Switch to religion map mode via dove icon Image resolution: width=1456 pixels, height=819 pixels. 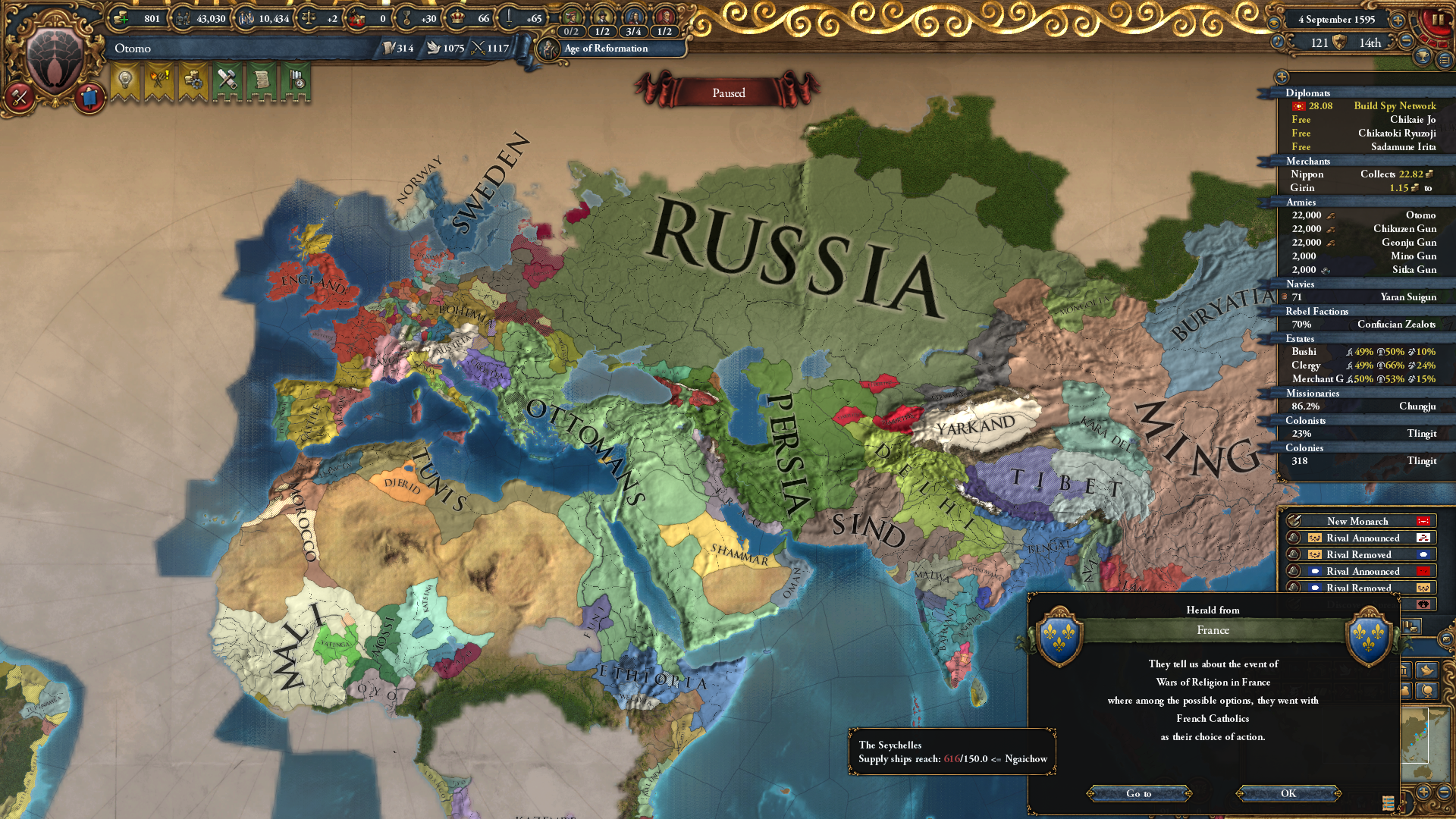(x=1426, y=670)
